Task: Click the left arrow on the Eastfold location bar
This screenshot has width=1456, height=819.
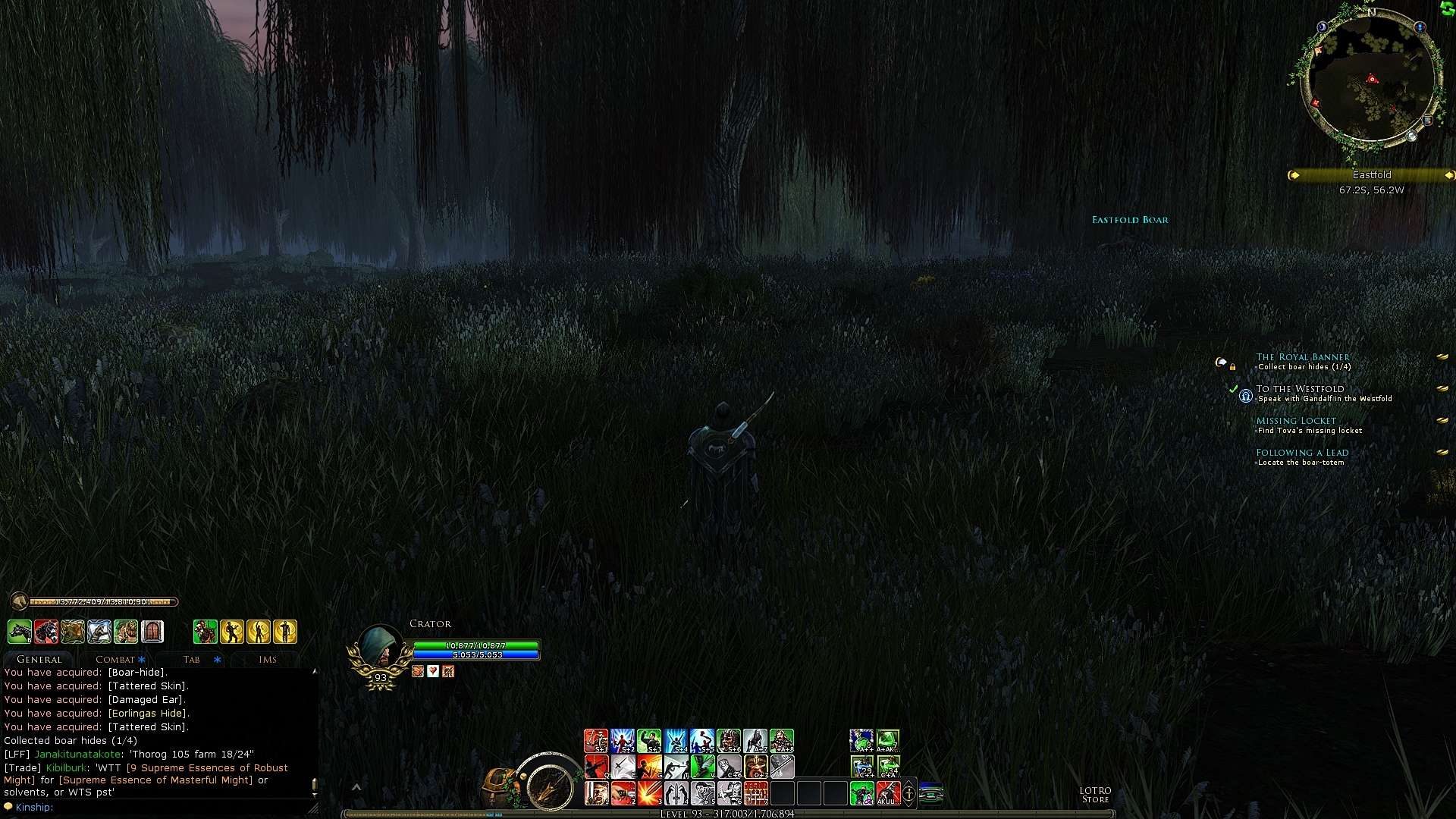Action: (1294, 175)
